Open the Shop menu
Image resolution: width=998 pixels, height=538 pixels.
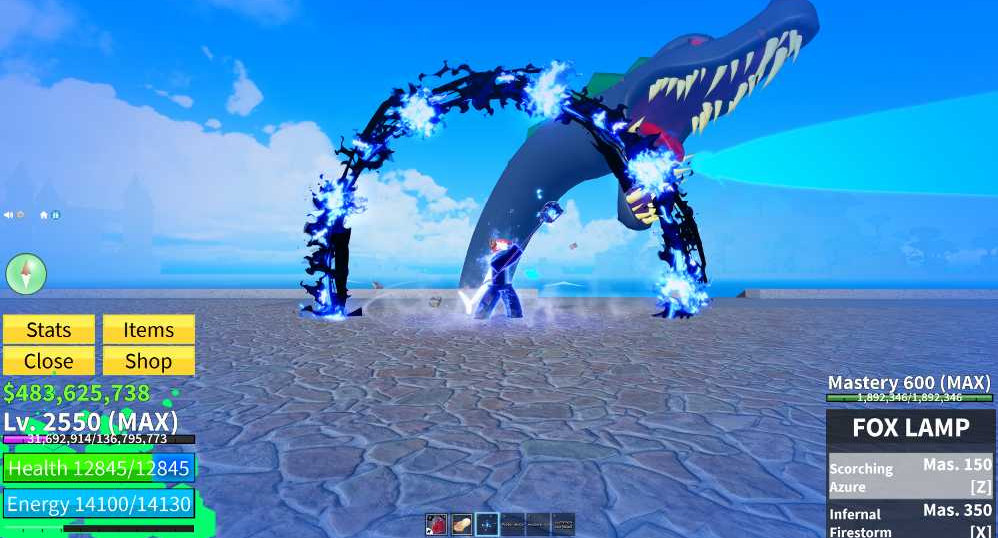pyautogui.click(x=148, y=361)
